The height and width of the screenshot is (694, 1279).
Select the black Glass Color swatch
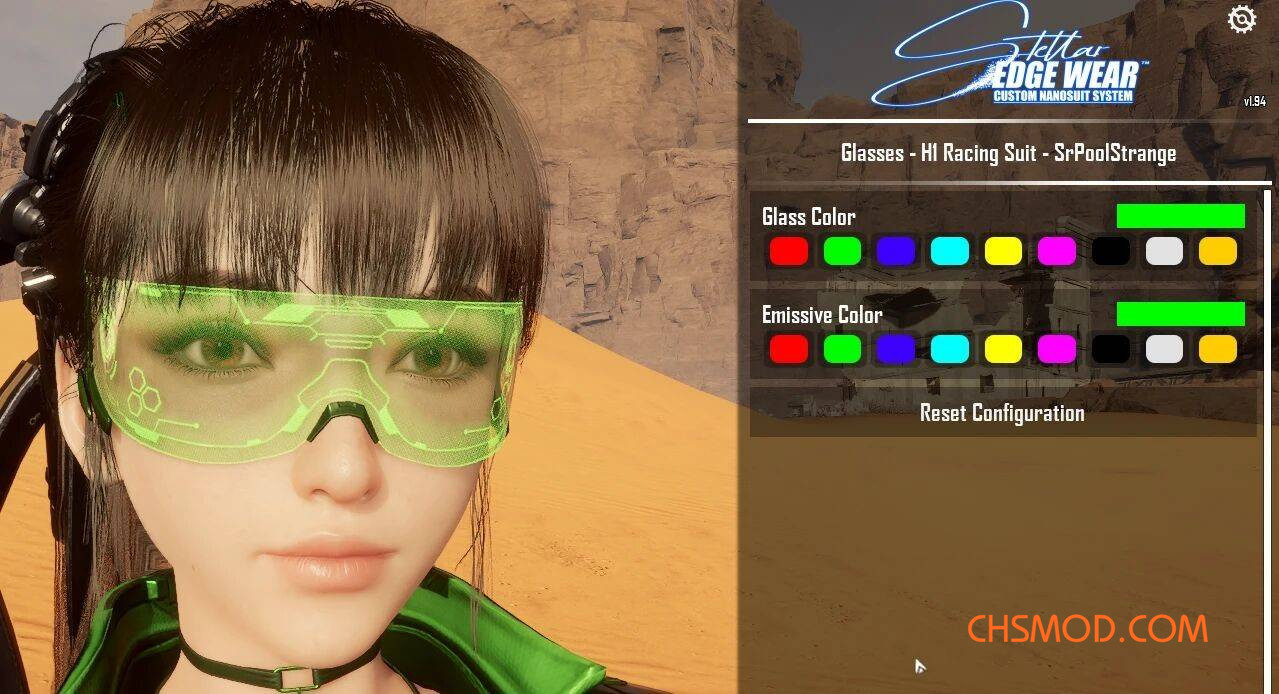click(x=1111, y=251)
